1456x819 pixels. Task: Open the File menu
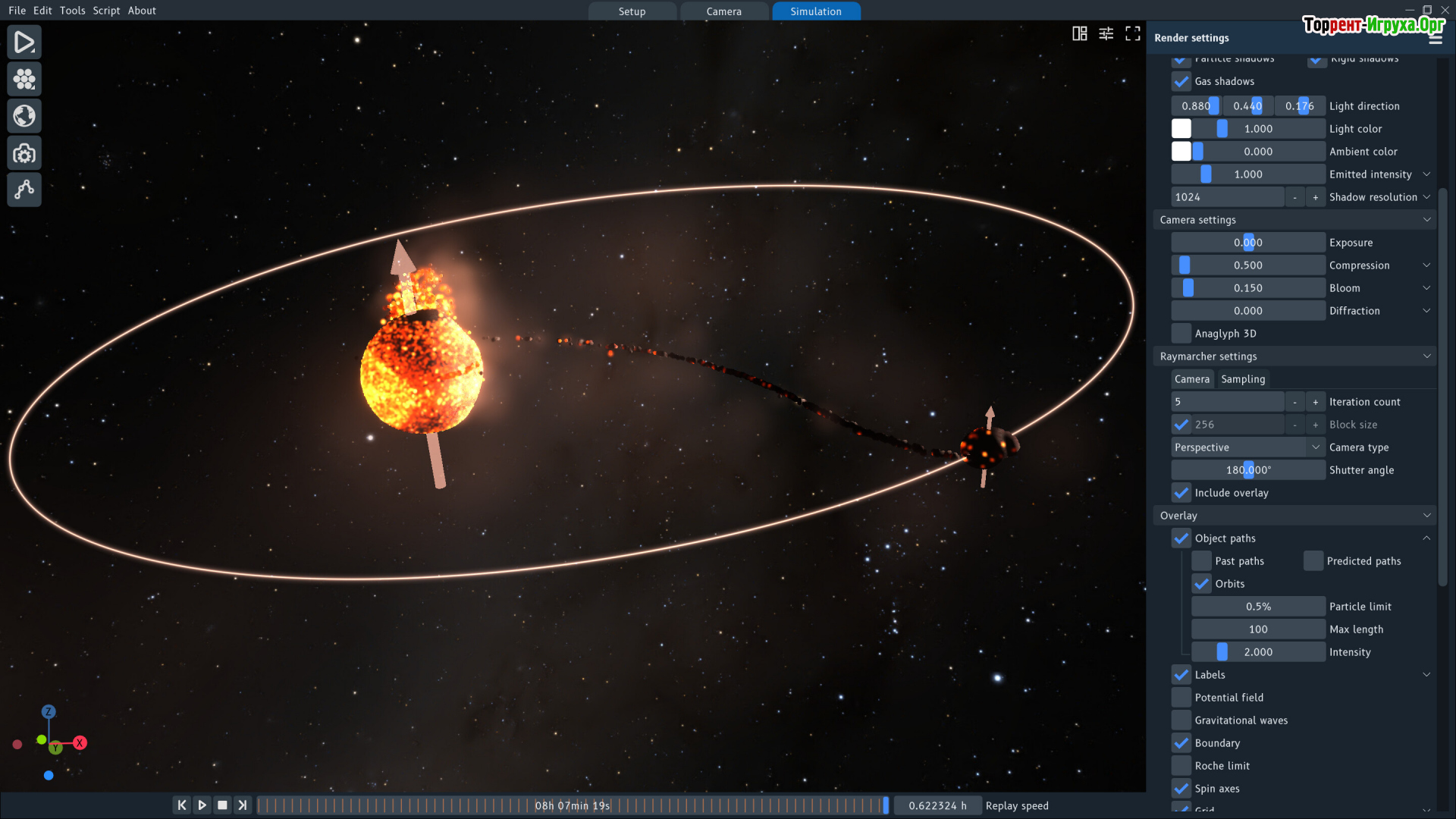click(x=17, y=11)
